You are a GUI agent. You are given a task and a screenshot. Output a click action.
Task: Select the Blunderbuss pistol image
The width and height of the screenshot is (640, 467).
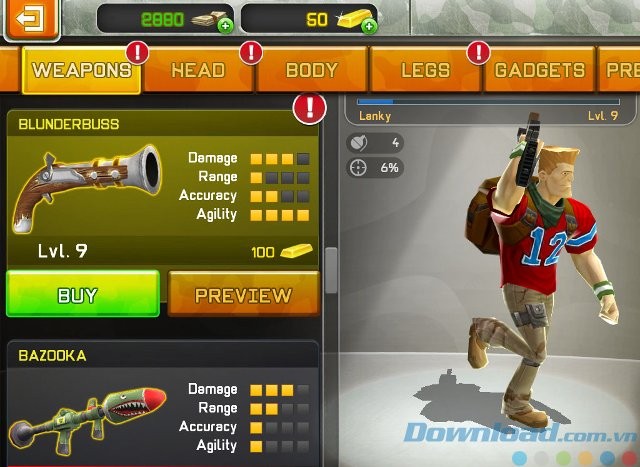86,186
